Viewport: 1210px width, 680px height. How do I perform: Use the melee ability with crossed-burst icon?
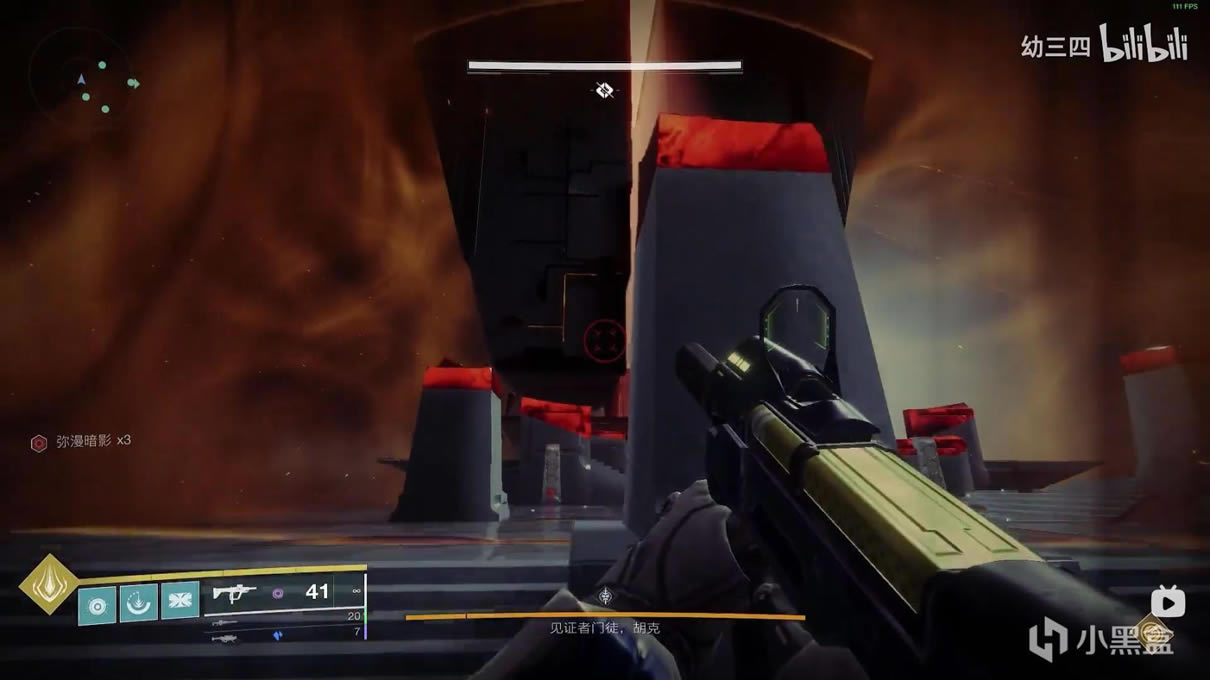tap(180, 600)
